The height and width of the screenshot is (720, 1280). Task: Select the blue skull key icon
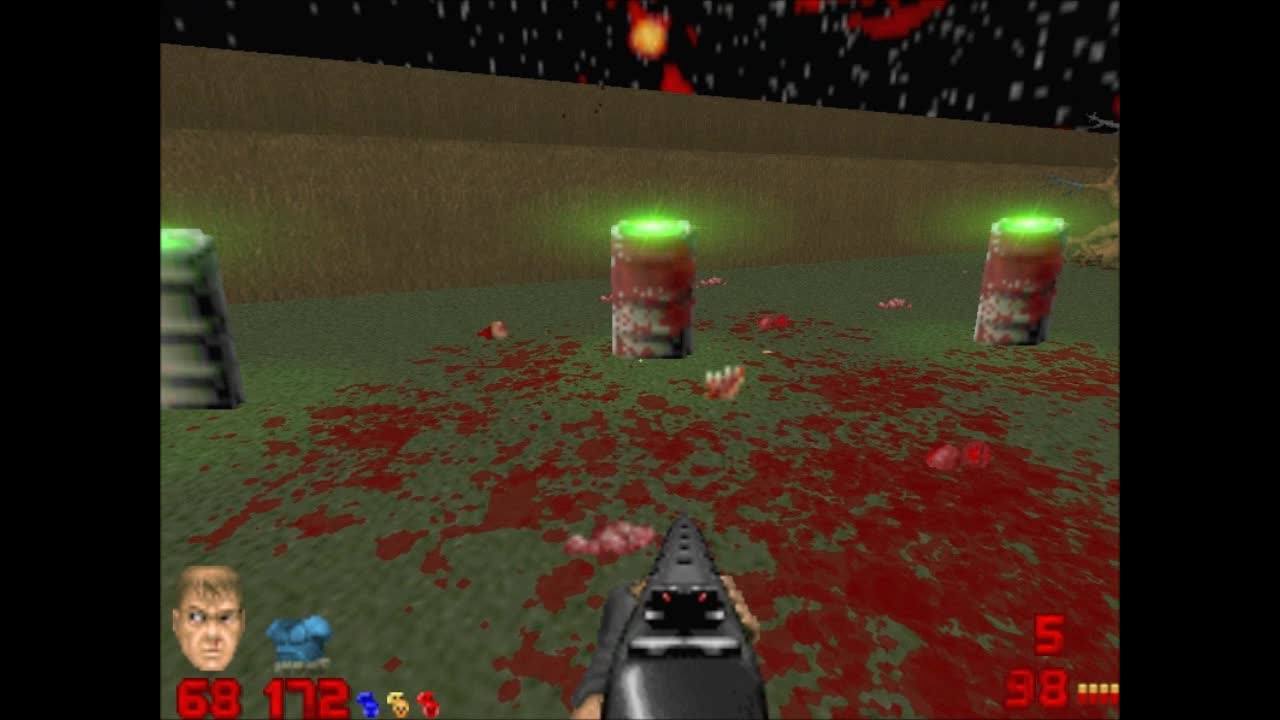point(368,704)
